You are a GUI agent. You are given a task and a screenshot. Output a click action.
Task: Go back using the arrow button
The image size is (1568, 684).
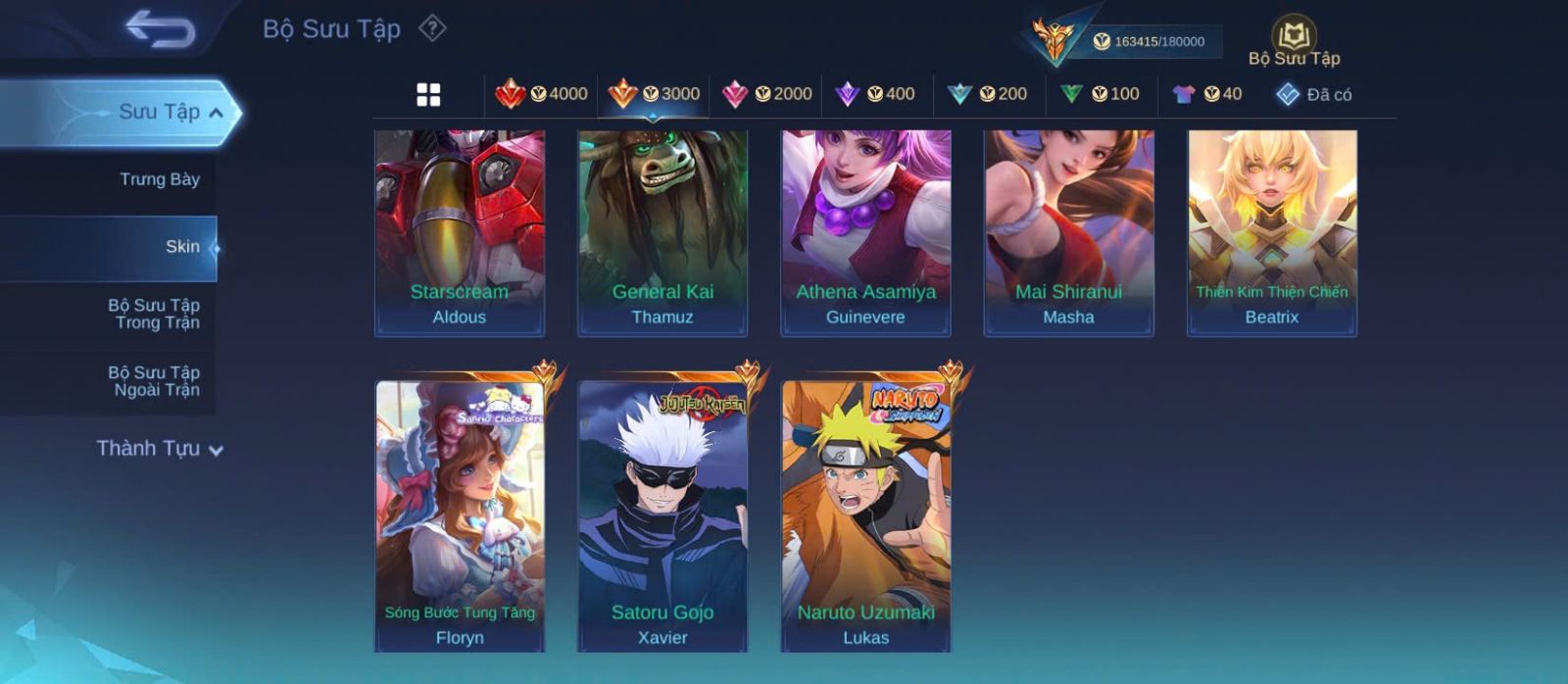click(x=160, y=28)
